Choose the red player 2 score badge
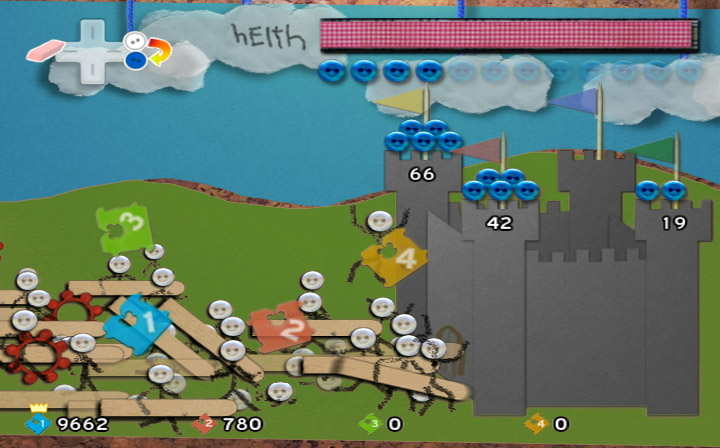The image size is (720, 448). [x=204, y=424]
